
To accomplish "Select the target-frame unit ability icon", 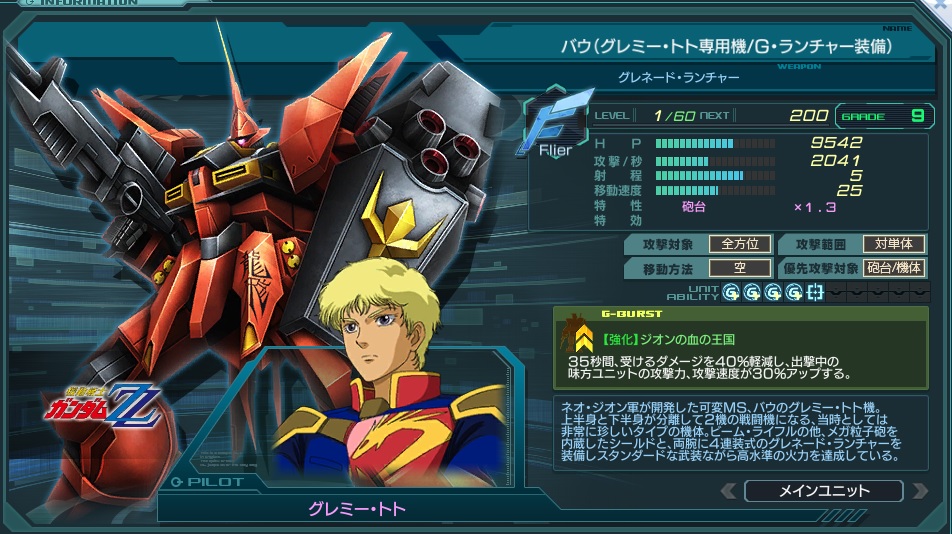I will tap(815, 292).
